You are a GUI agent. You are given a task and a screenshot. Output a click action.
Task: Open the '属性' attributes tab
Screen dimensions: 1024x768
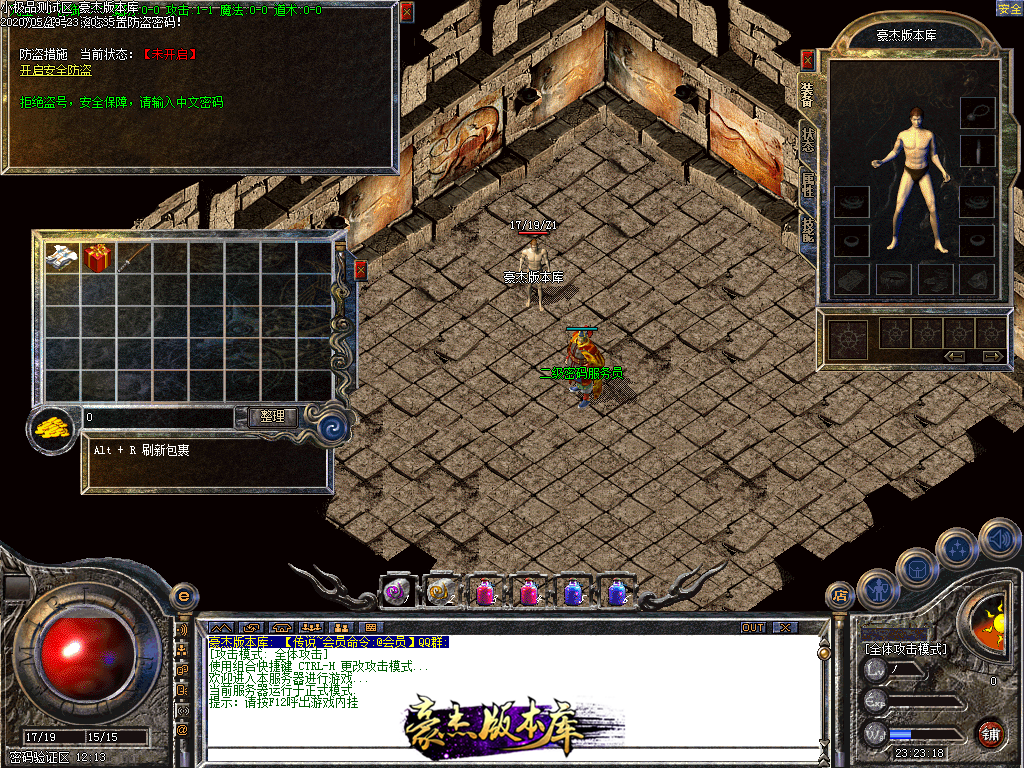pos(808,186)
